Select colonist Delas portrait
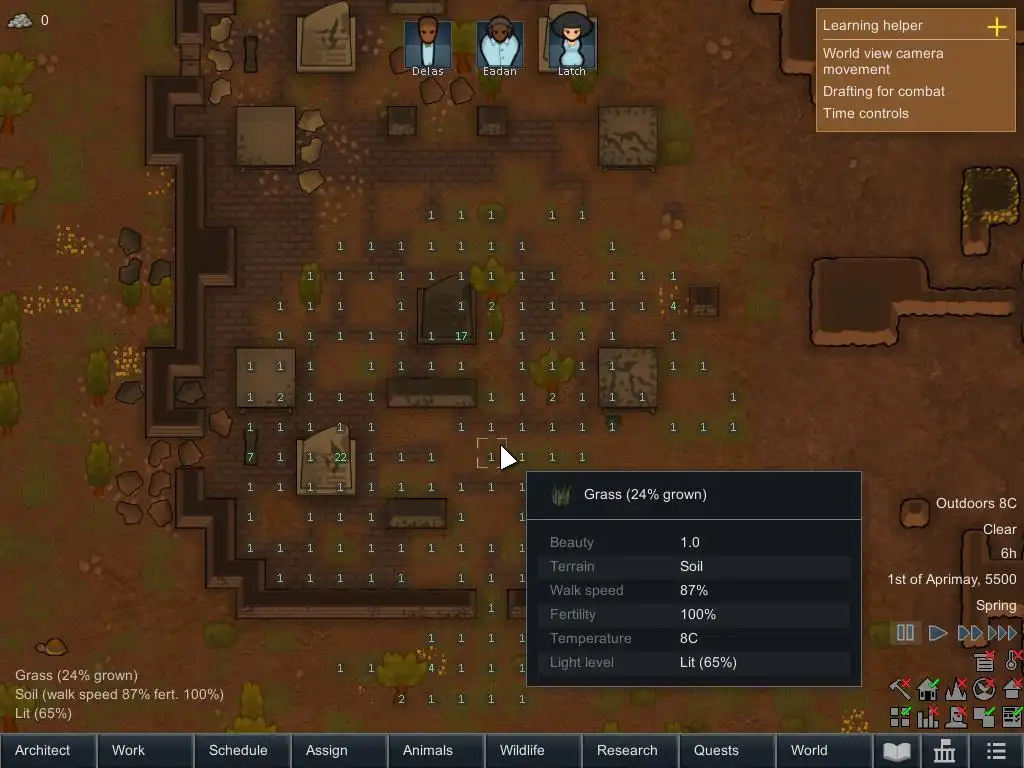This screenshot has width=1024, height=768. (428, 42)
